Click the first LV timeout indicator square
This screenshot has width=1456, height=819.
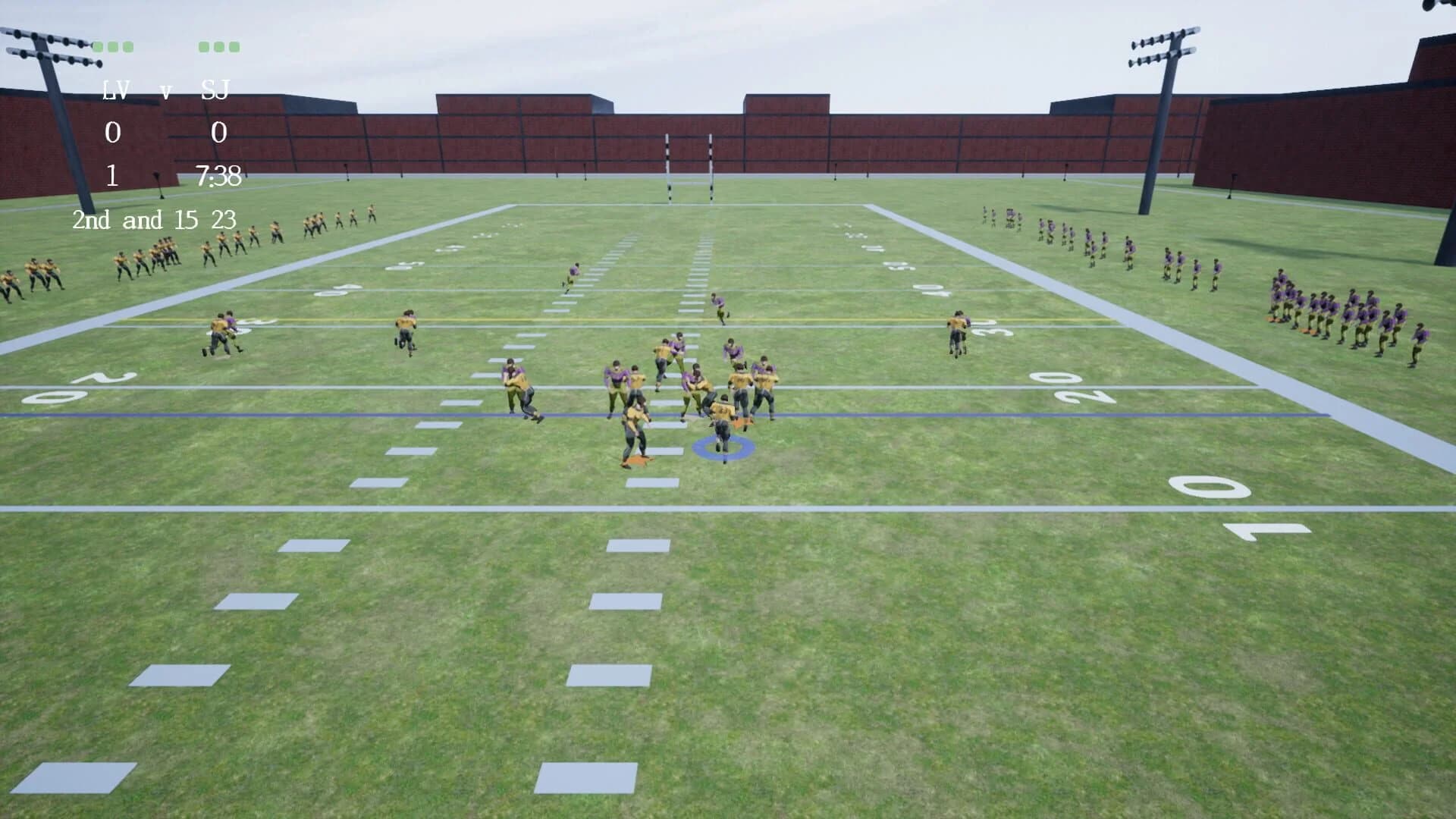[x=98, y=47]
